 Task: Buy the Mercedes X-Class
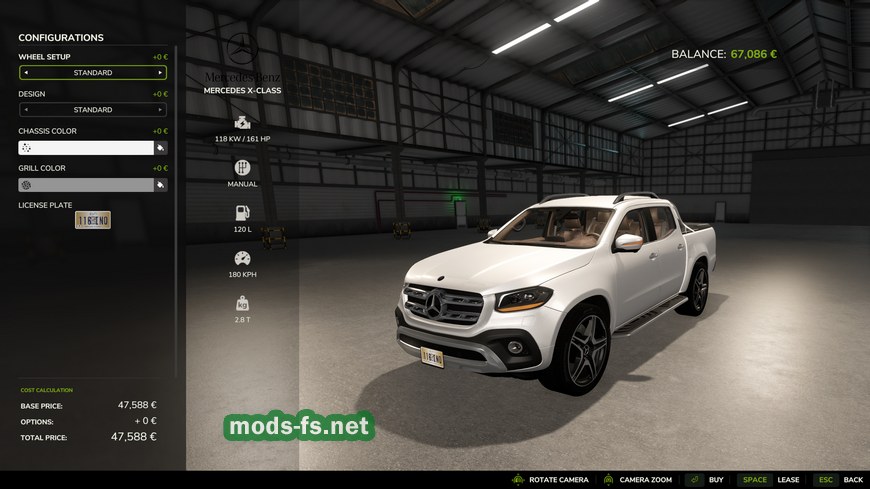pos(705,480)
